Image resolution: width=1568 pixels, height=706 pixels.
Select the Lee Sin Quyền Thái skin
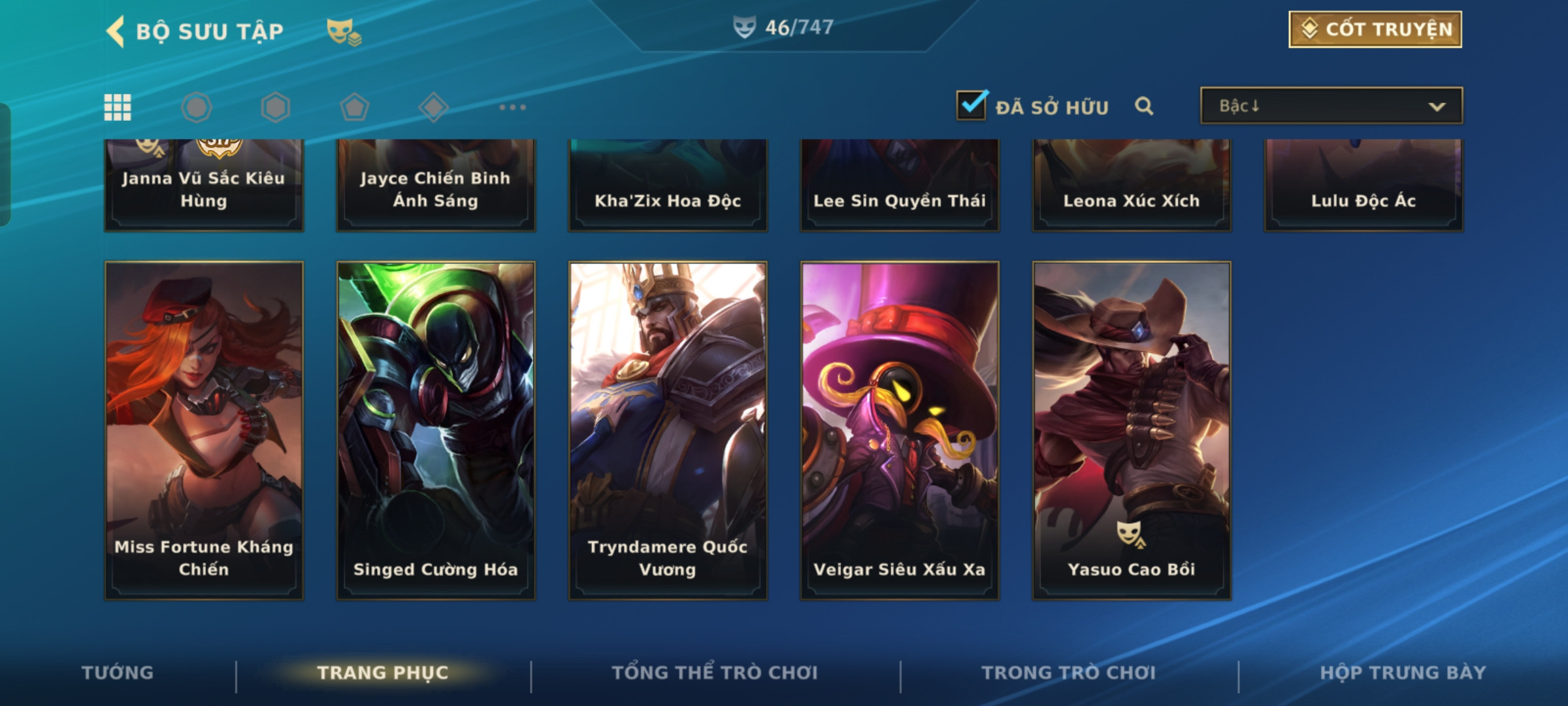[x=900, y=186]
